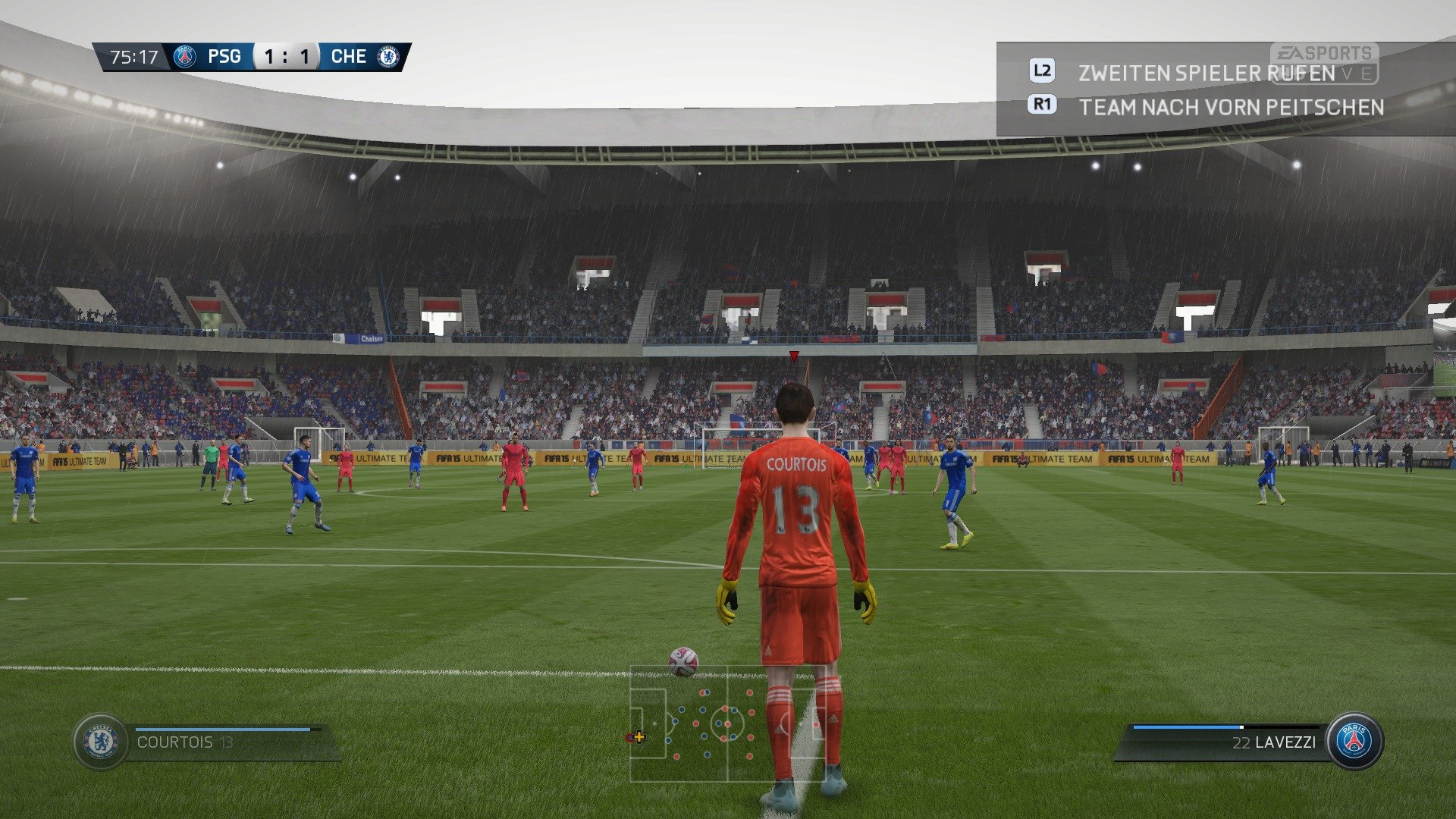The height and width of the screenshot is (819, 1456).
Task: Click the PSG crest in the scoreboard
Action: [x=187, y=55]
